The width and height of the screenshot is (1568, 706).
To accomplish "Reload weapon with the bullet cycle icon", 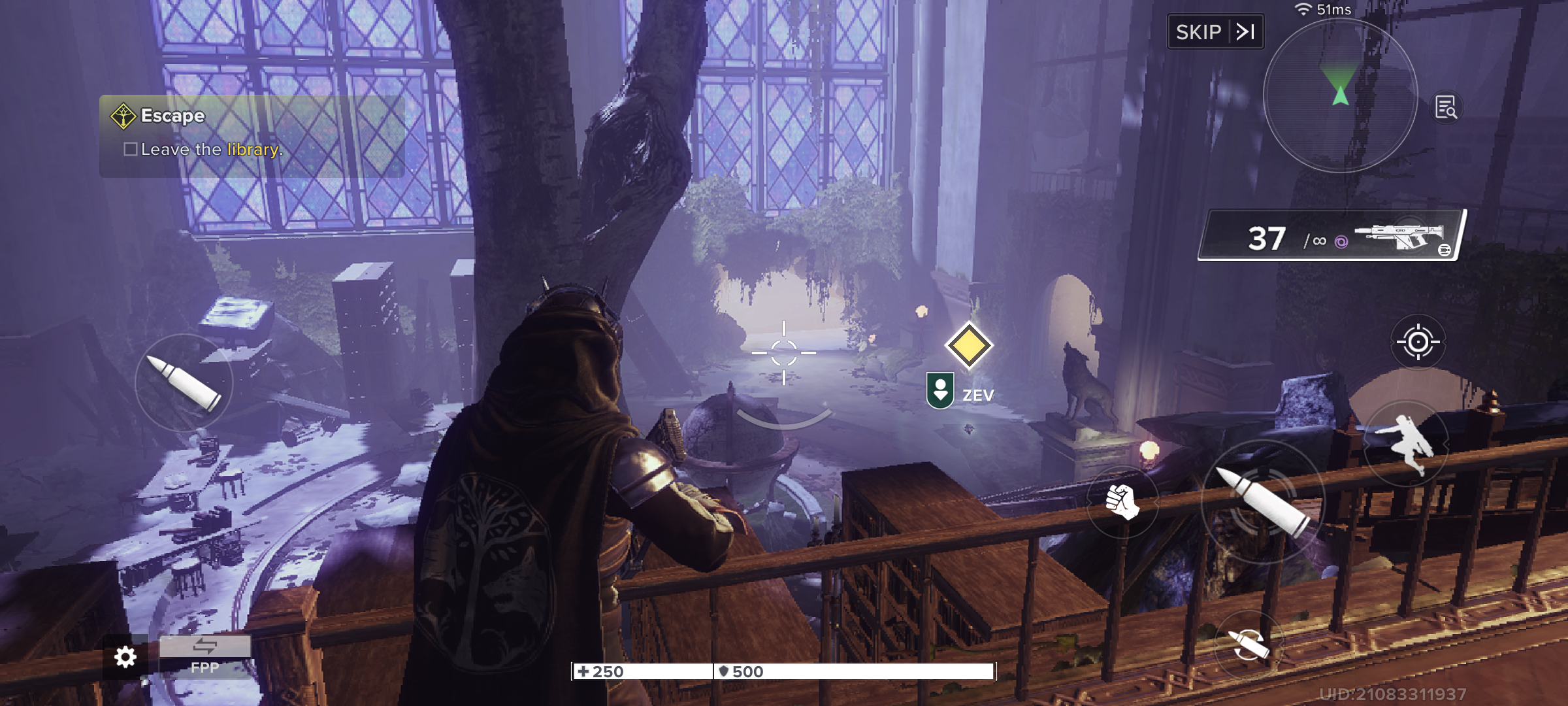I will point(1248,645).
